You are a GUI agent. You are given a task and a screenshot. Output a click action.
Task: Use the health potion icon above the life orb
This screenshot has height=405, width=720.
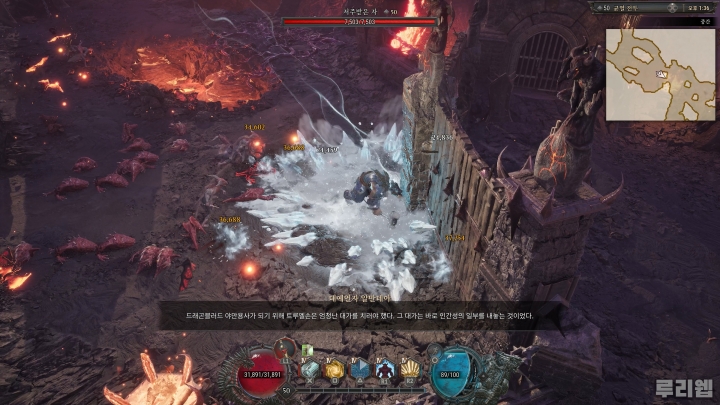pos(286,349)
